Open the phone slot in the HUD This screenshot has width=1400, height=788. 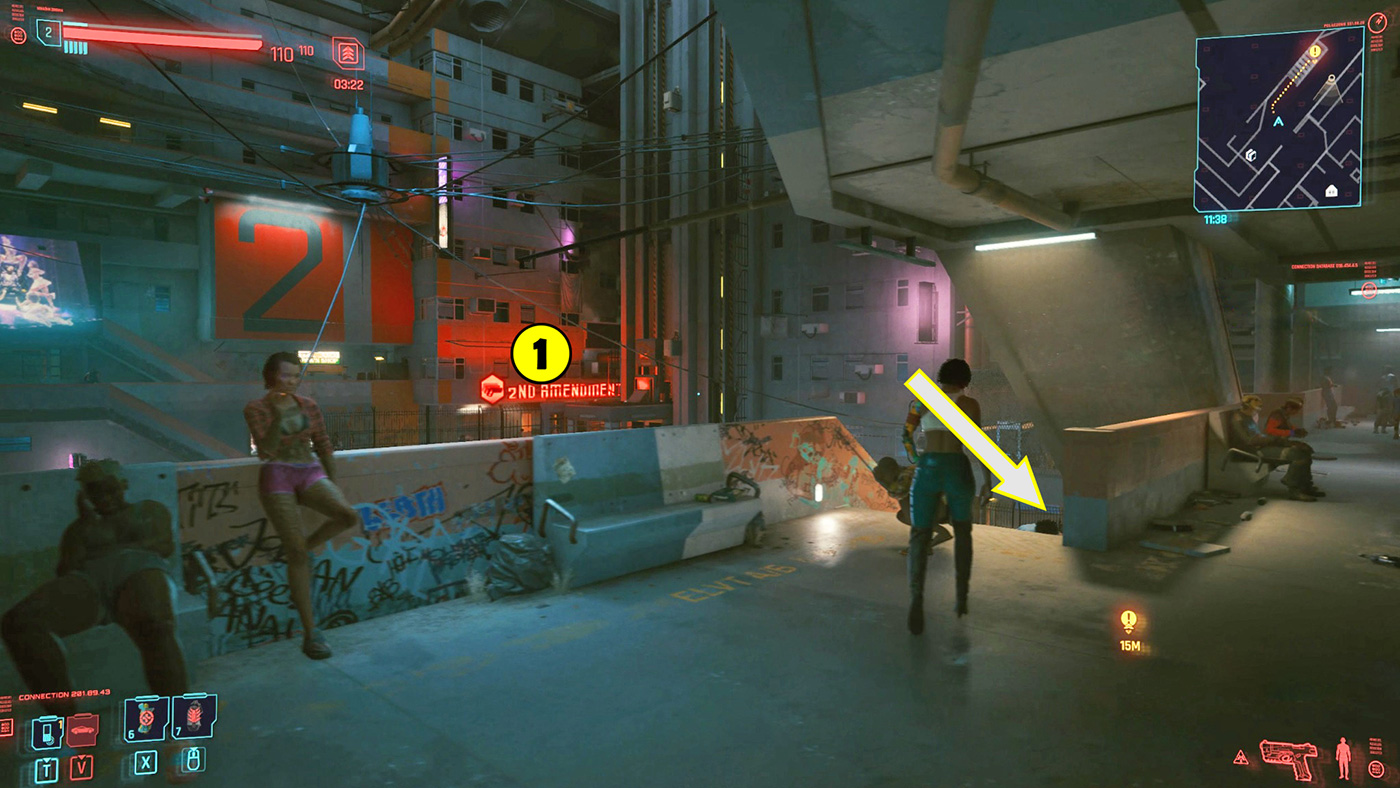47,732
